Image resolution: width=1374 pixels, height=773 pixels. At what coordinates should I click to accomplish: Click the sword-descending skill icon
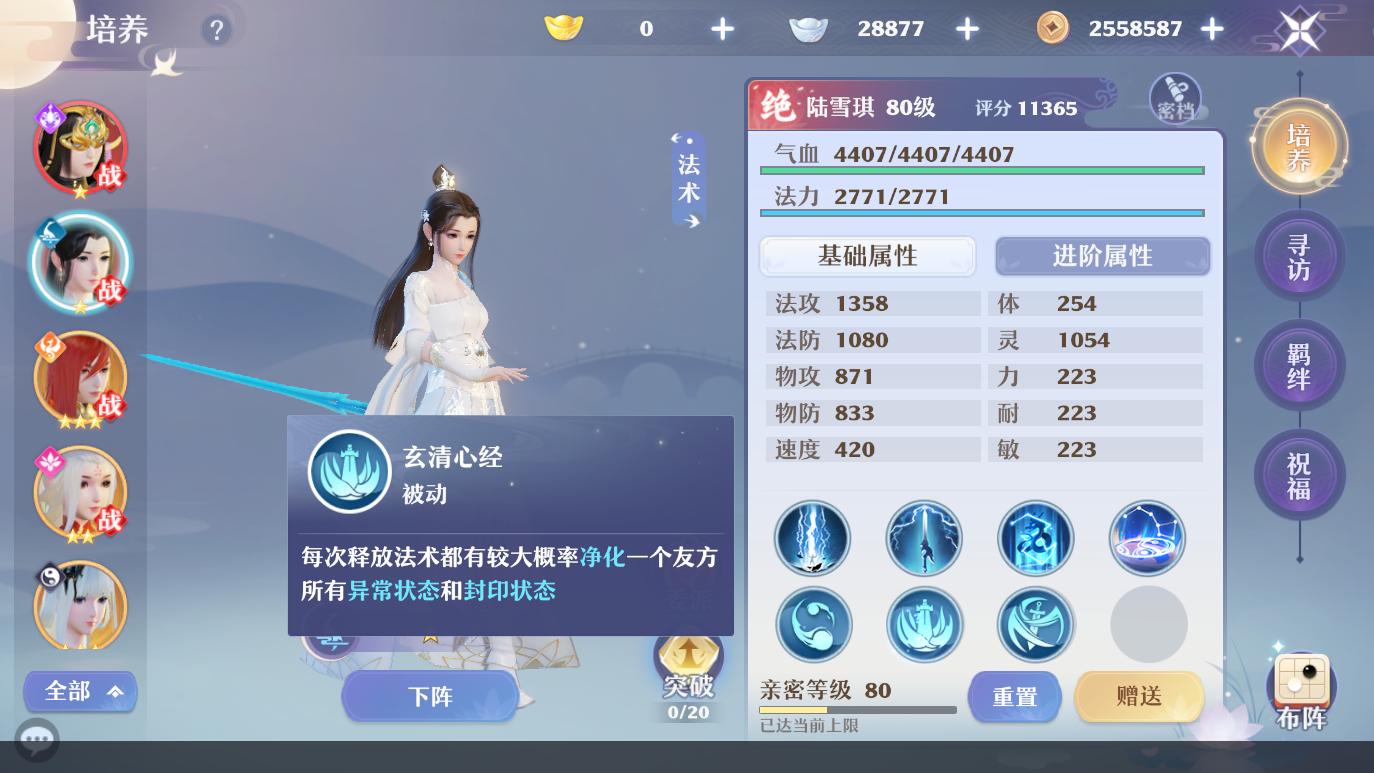coord(924,538)
